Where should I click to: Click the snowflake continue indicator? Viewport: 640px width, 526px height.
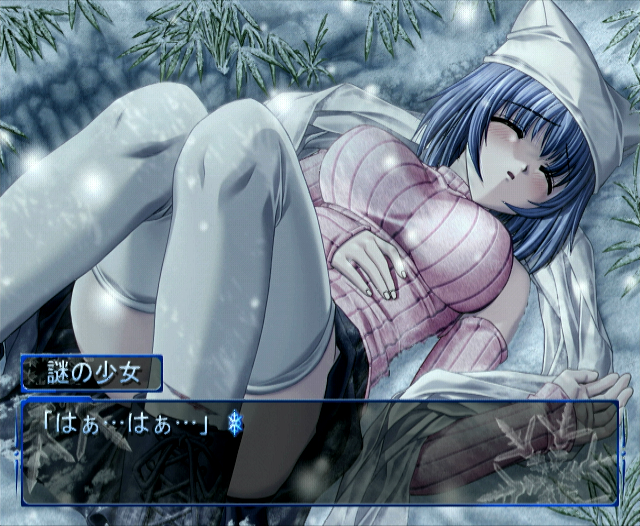click(x=235, y=424)
